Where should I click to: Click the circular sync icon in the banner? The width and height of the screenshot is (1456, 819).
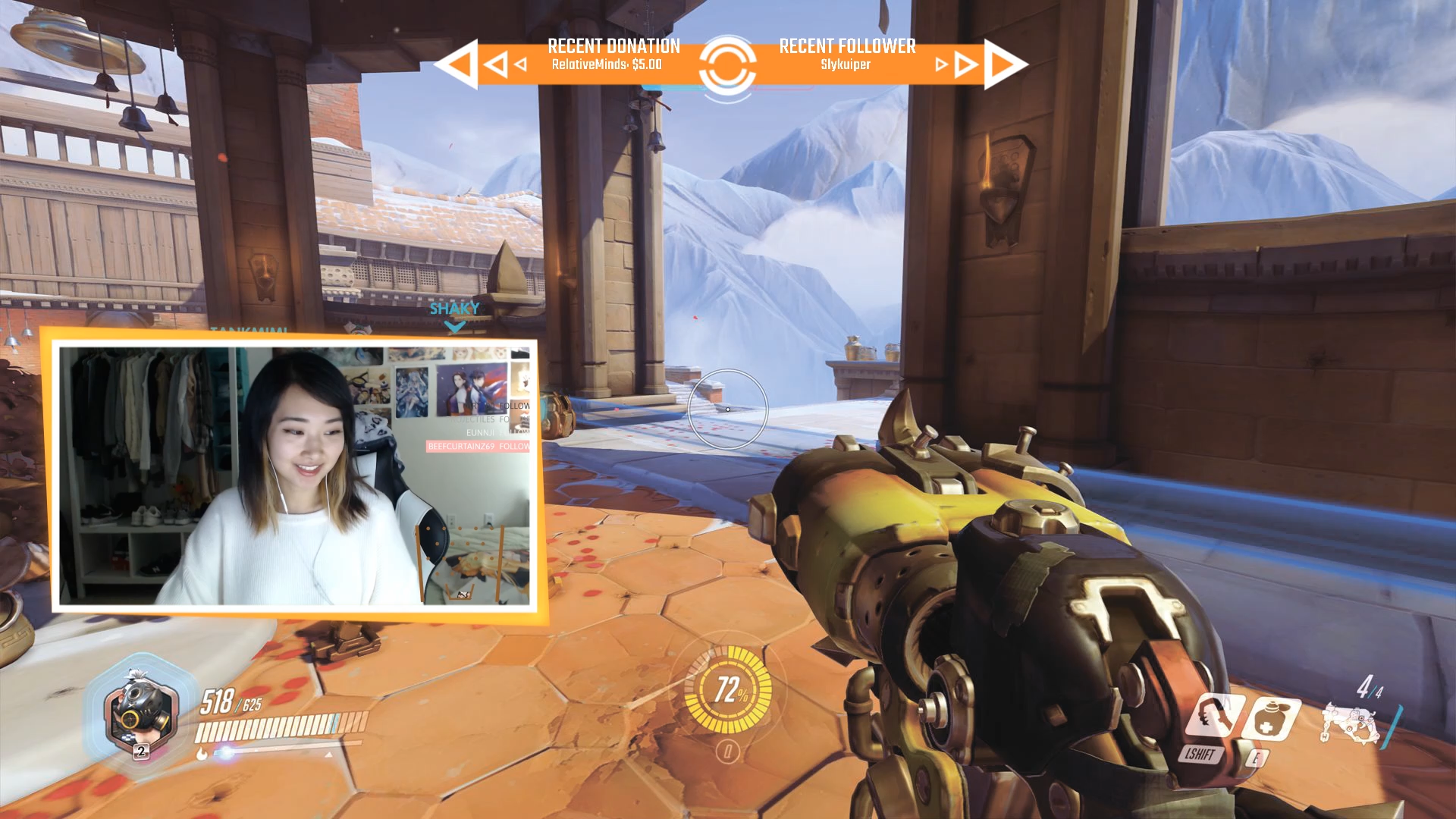pyautogui.click(x=730, y=64)
